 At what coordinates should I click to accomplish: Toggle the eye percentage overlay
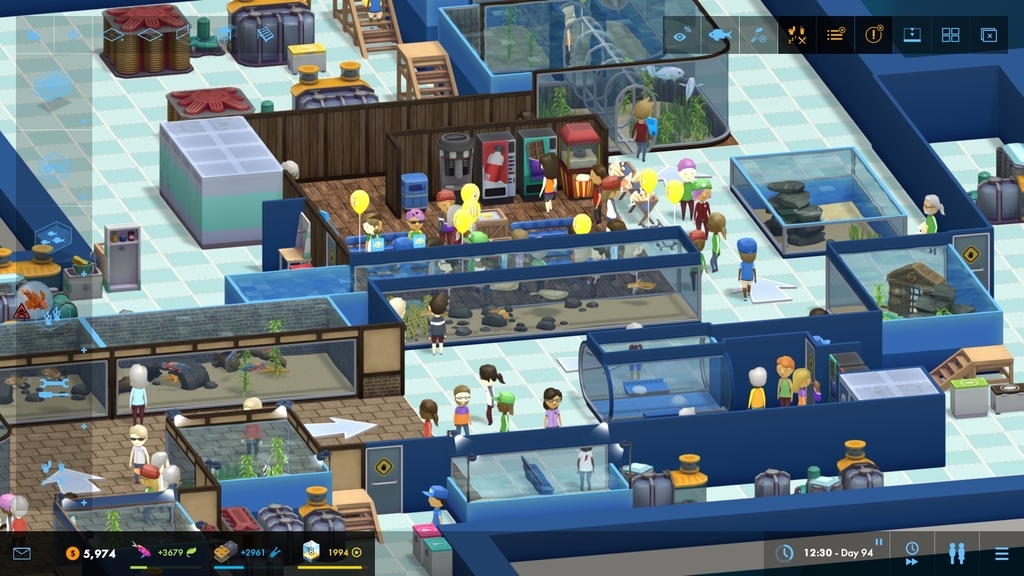coord(681,35)
